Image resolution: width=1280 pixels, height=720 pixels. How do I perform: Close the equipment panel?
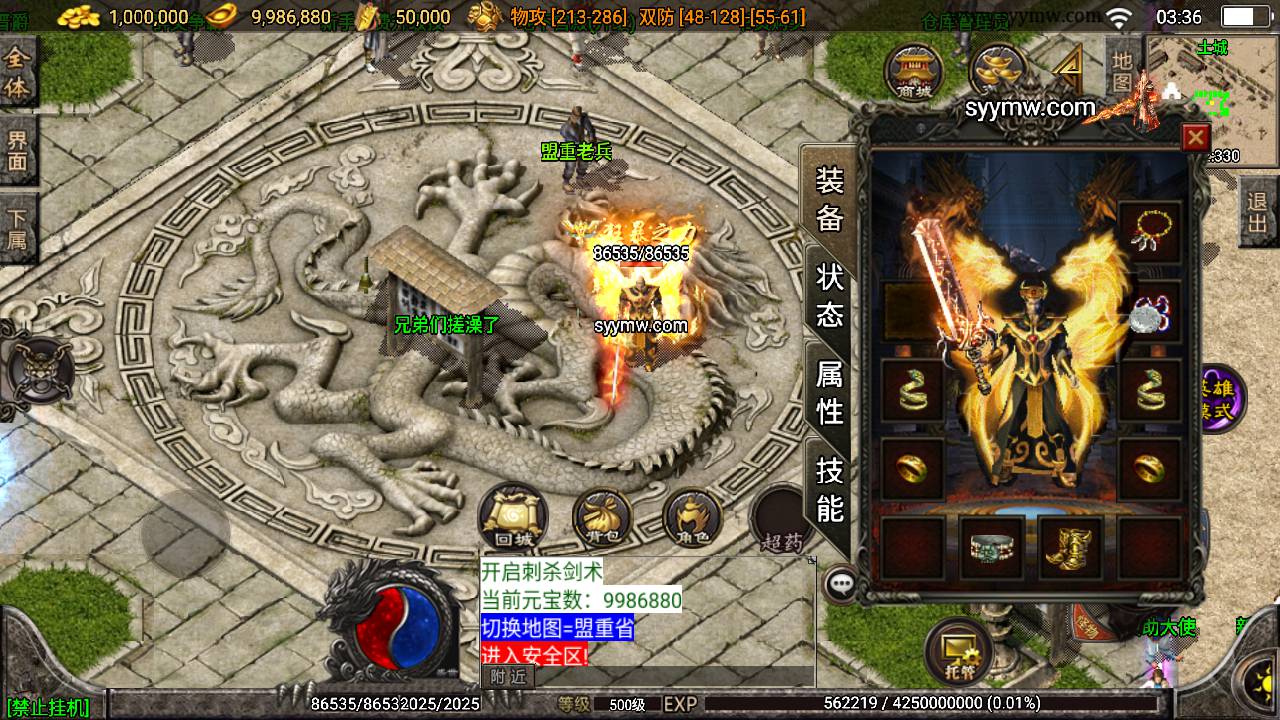coord(1195,137)
